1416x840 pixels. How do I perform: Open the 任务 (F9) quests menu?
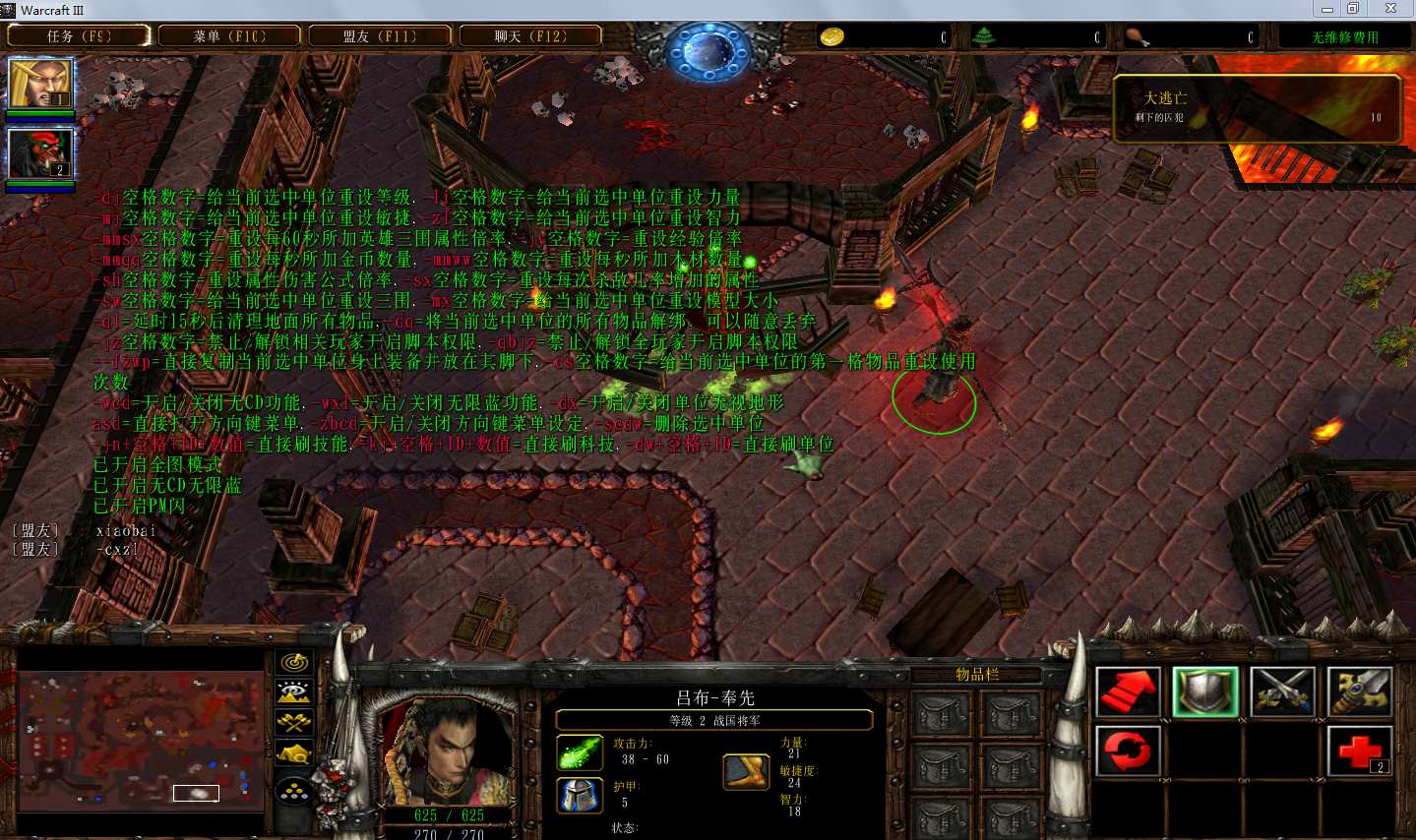(x=79, y=36)
